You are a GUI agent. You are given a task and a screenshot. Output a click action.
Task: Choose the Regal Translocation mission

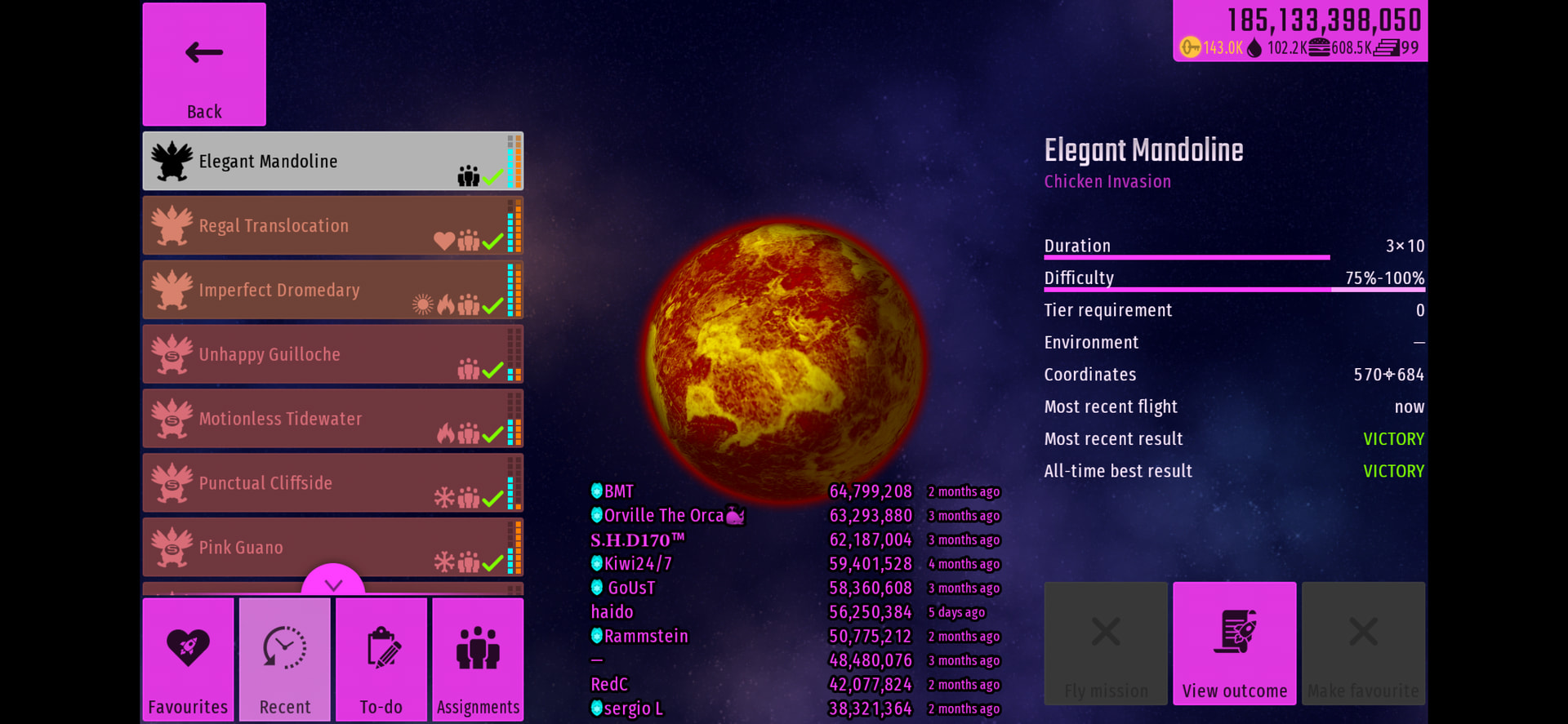(332, 225)
